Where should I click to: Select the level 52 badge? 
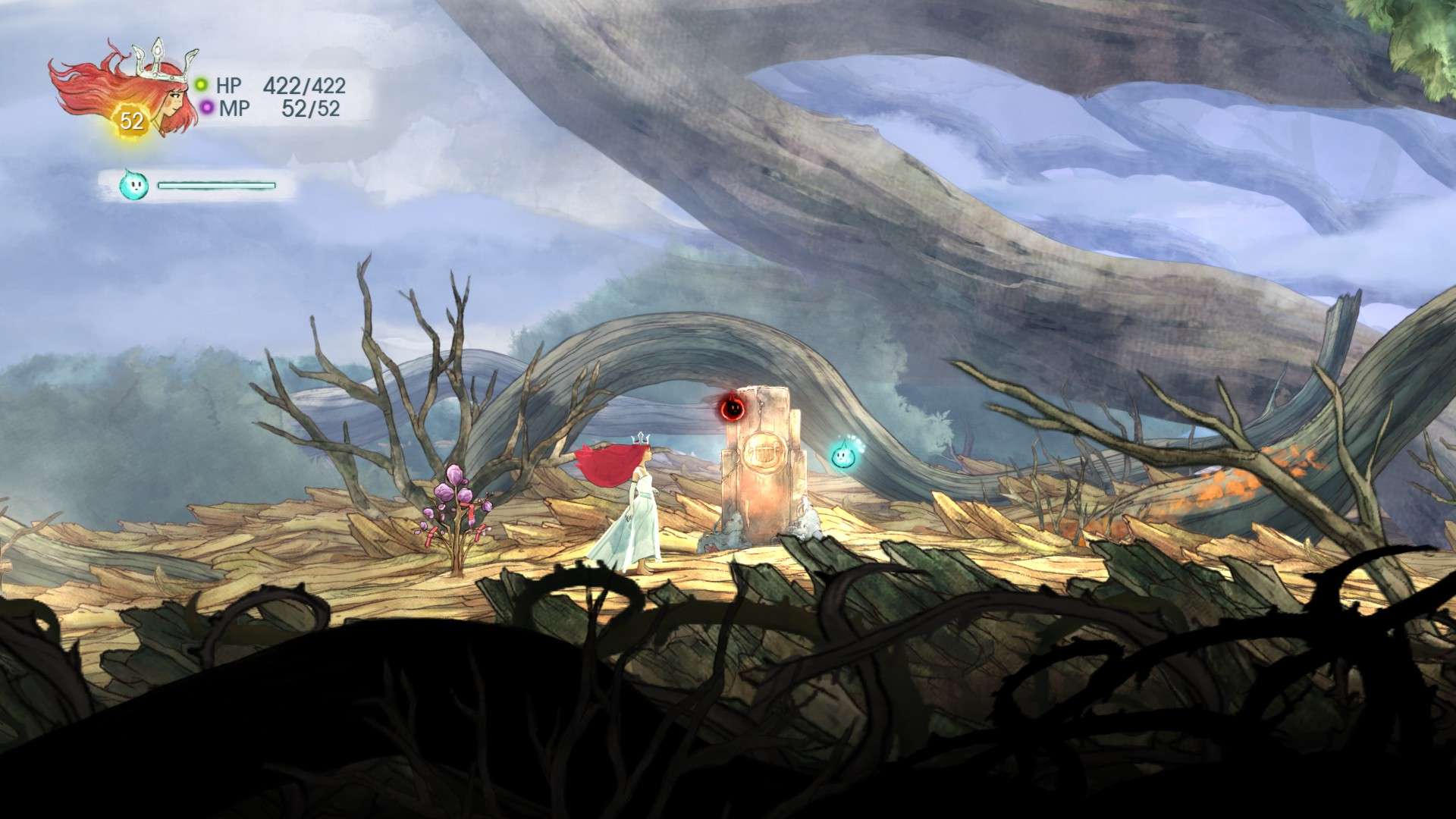click(131, 121)
